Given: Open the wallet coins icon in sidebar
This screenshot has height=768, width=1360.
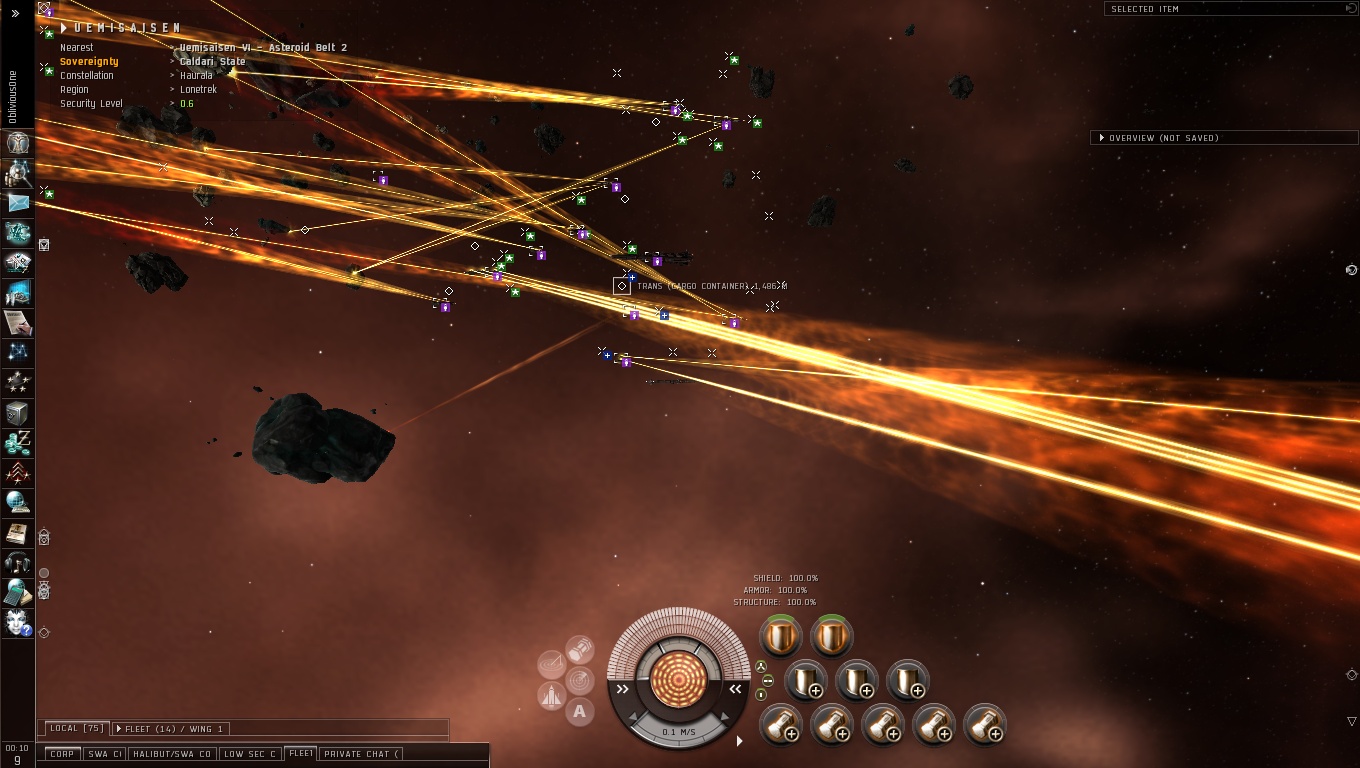Looking at the screenshot, I should pyautogui.click(x=18, y=442).
